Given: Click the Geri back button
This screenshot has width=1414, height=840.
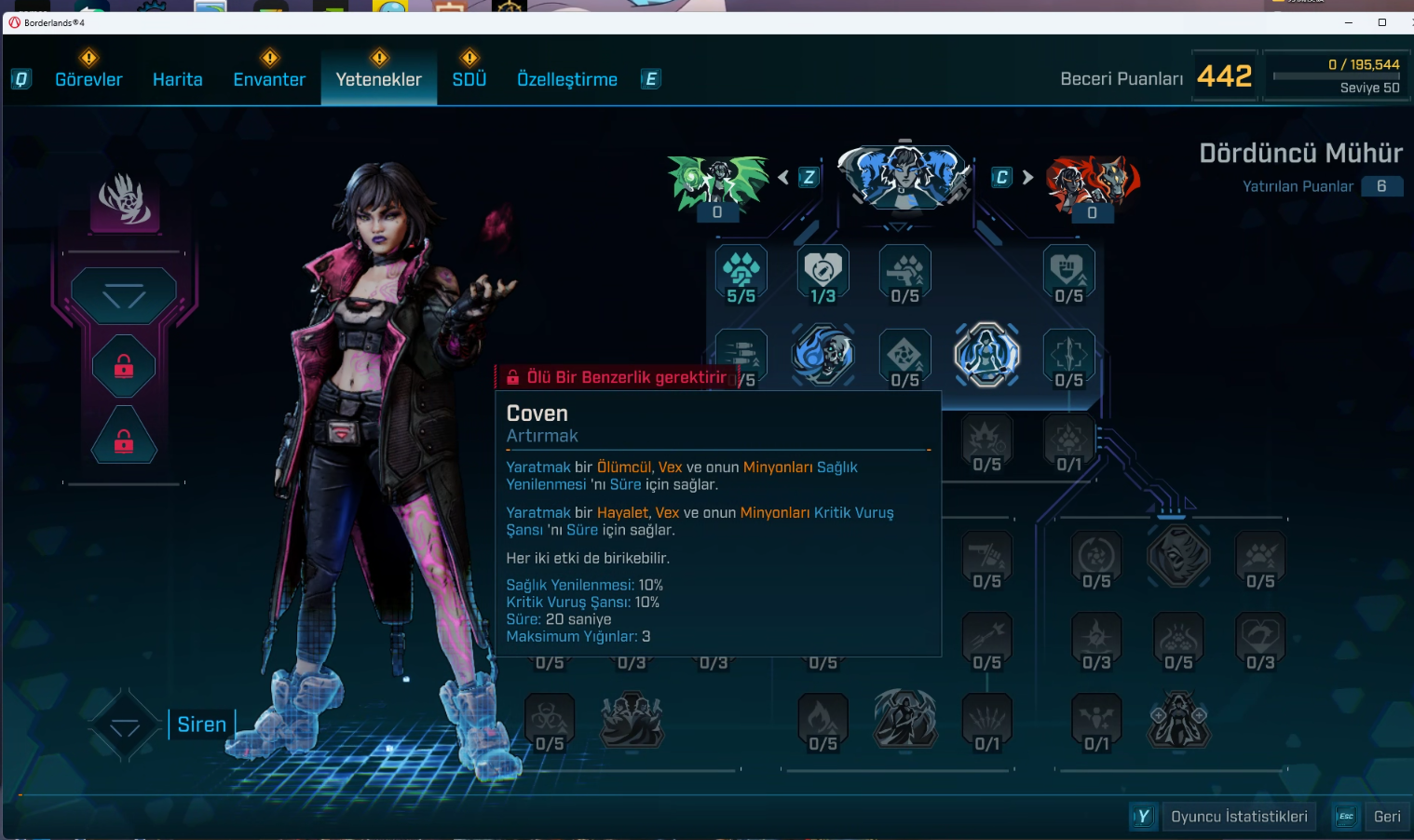Looking at the screenshot, I should (1386, 817).
